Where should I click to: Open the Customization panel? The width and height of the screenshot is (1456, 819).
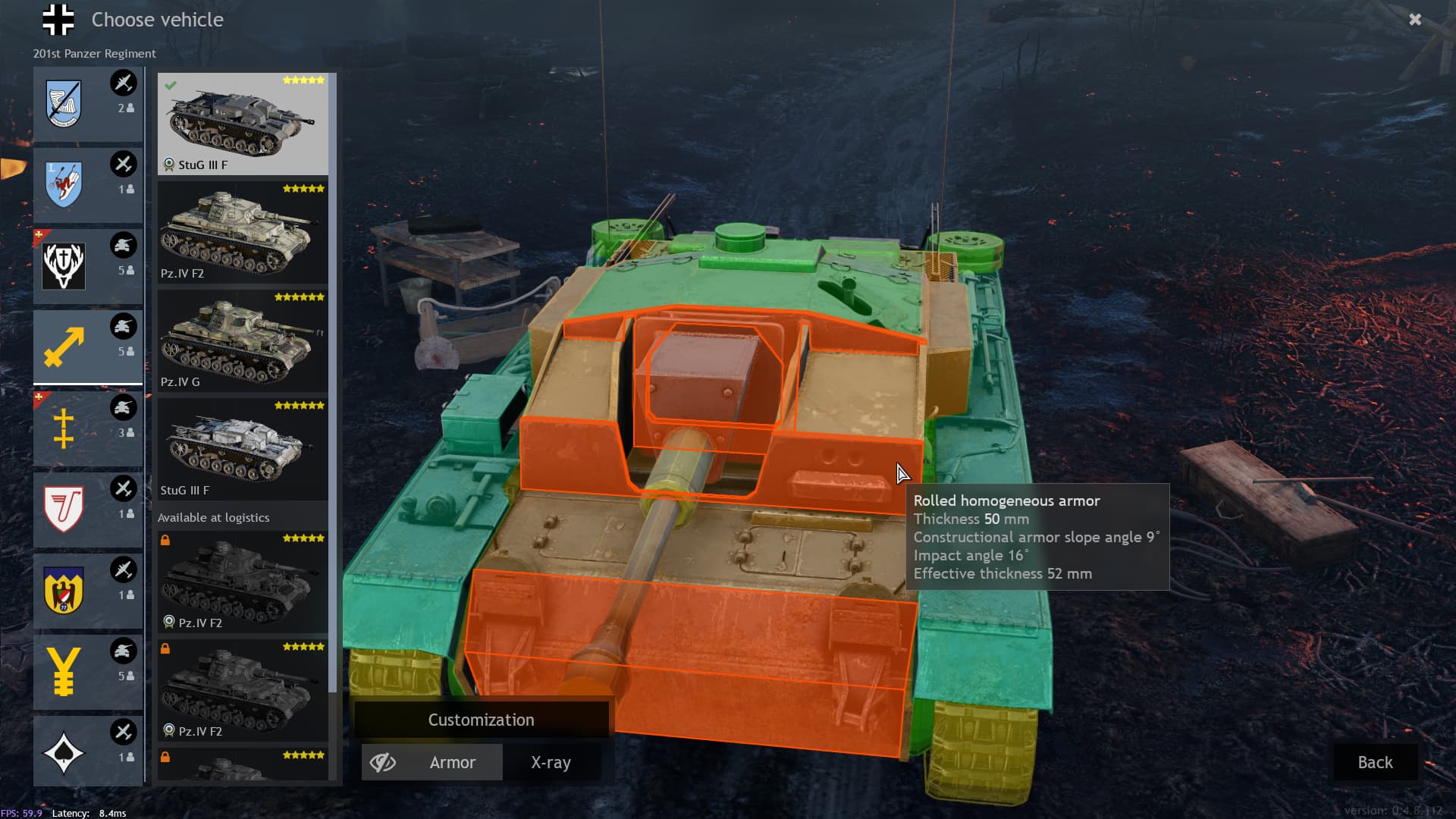tap(481, 720)
